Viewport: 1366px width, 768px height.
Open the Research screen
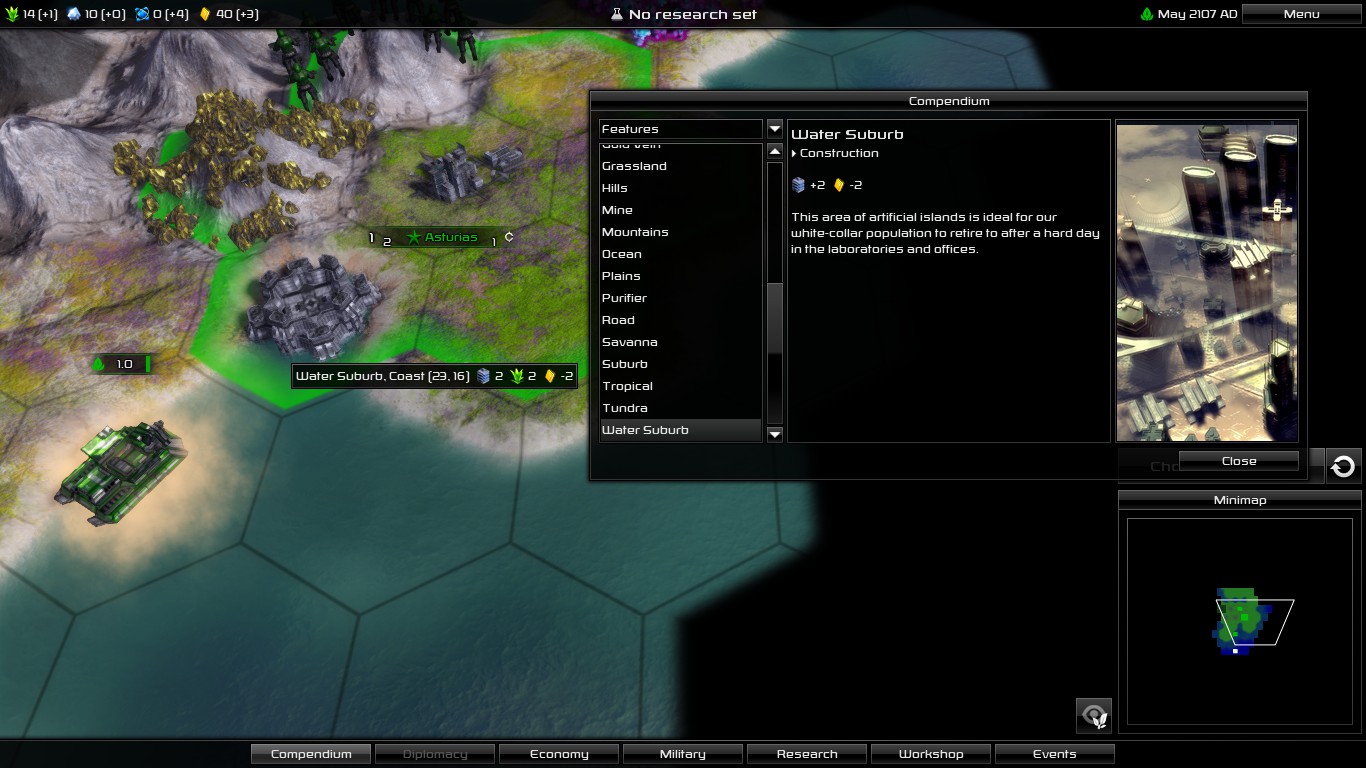[807, 754]
